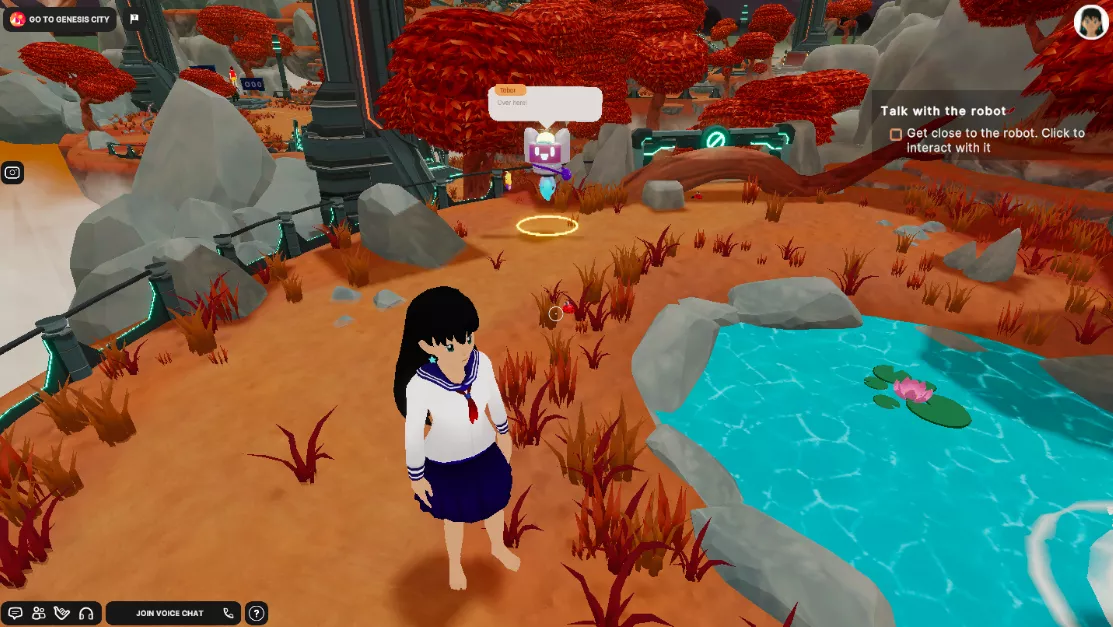Join Voice Chat
The height and width of the screenshot is (627, 1113).
pos(172,613)
